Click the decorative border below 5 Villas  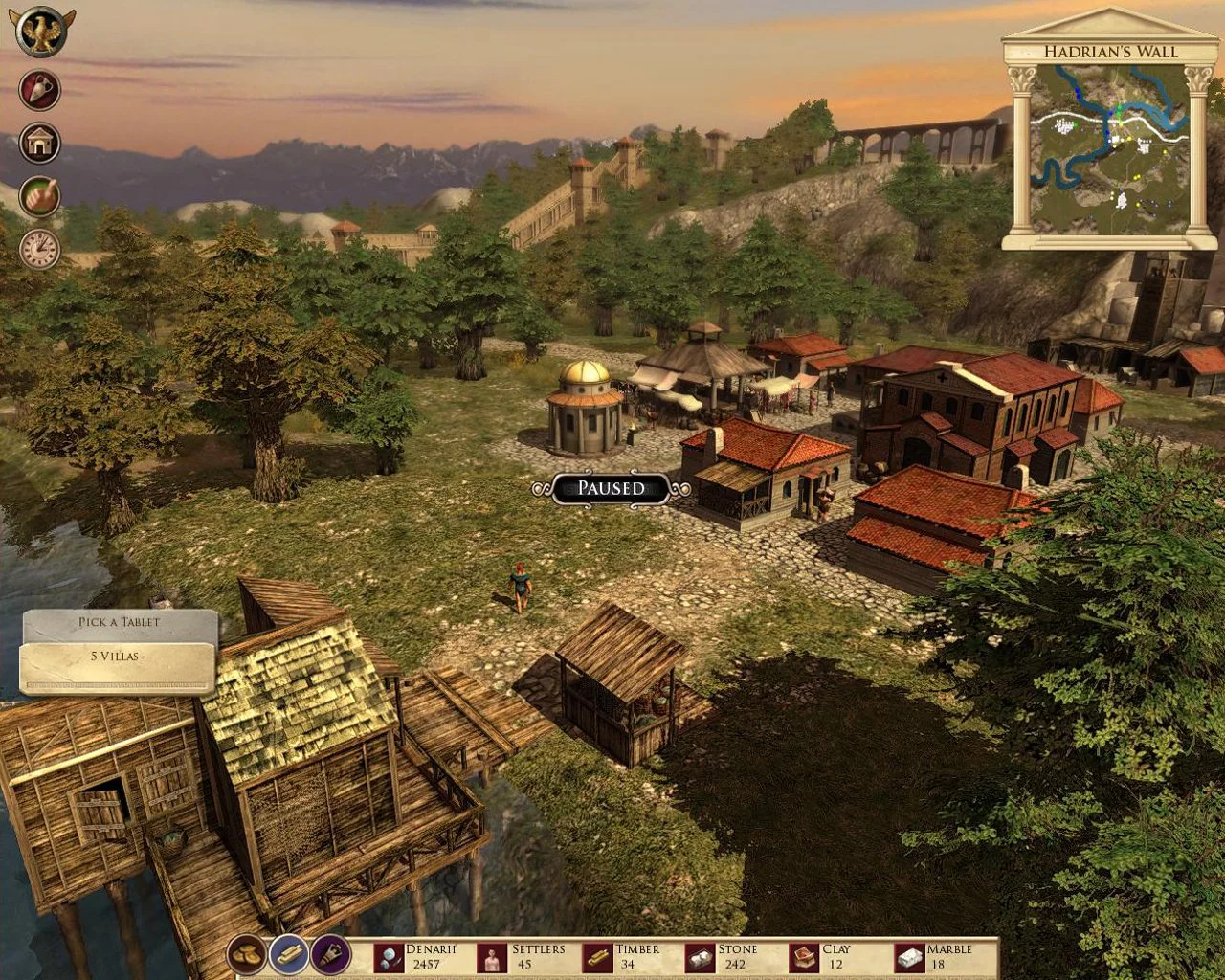(119, 683)
